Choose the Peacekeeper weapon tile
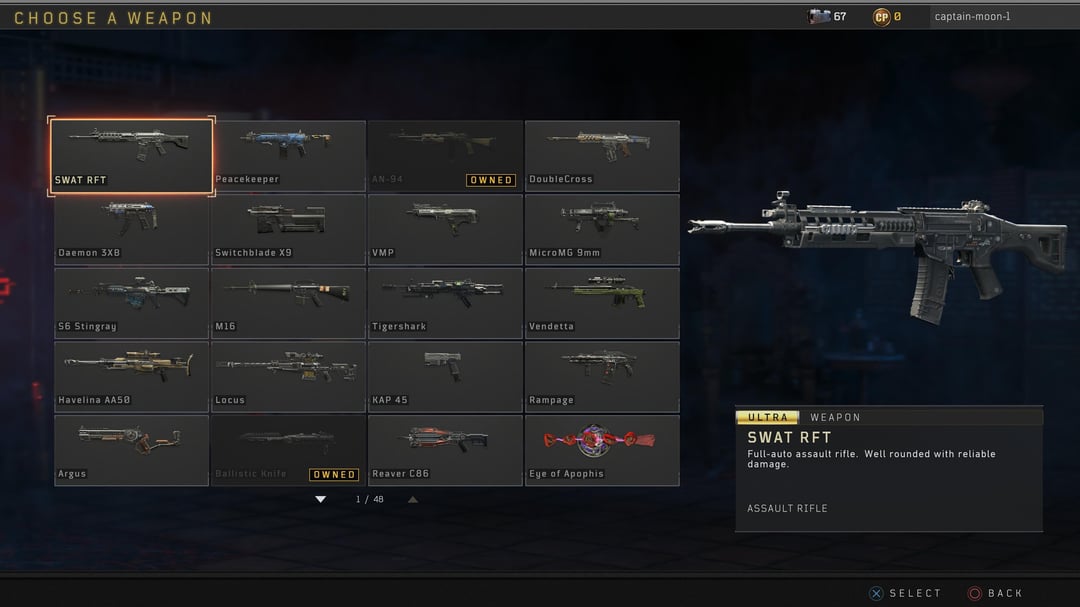 point(288,155)
